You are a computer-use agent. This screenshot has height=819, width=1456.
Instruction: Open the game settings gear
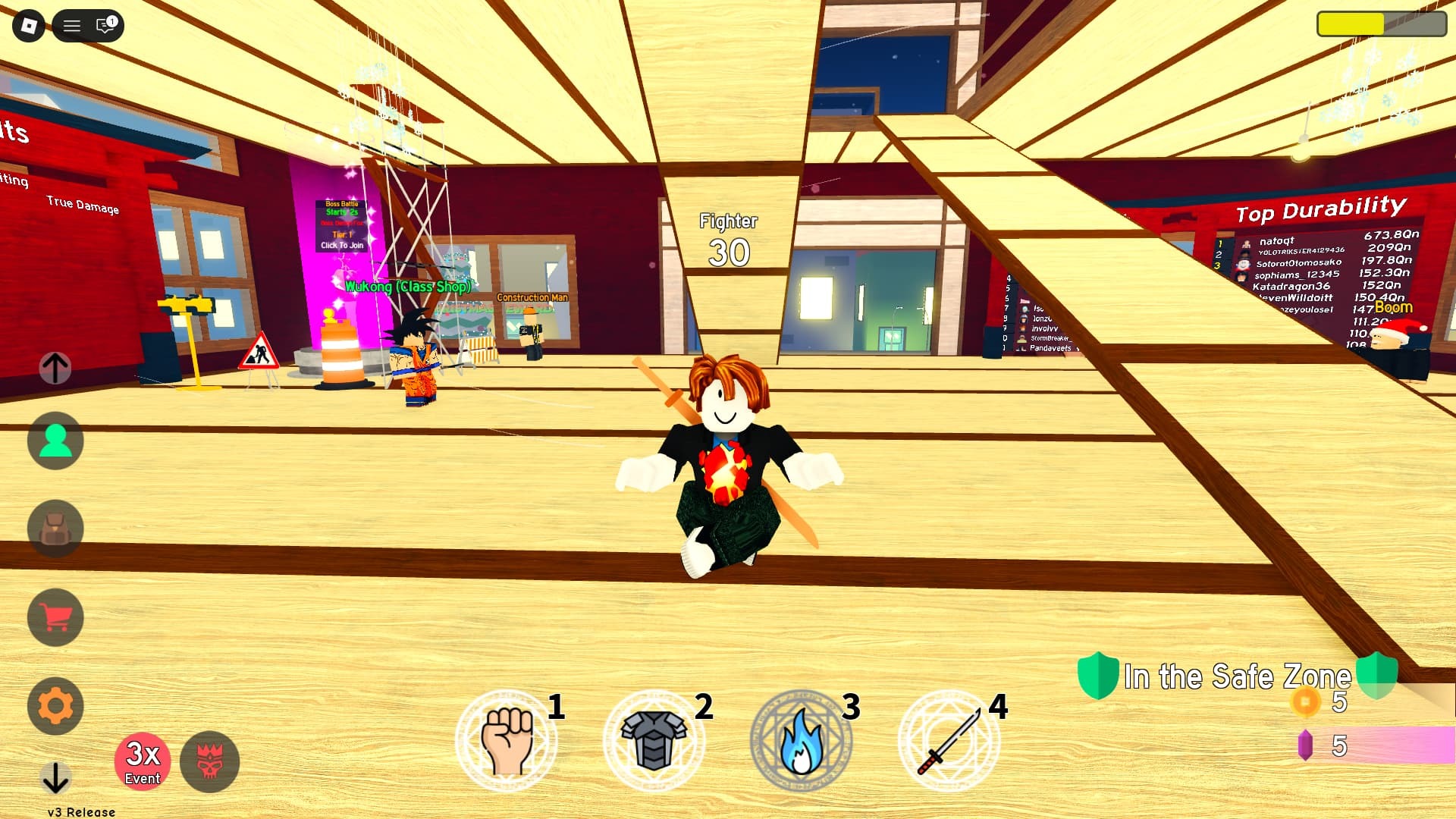pos(54,705)
